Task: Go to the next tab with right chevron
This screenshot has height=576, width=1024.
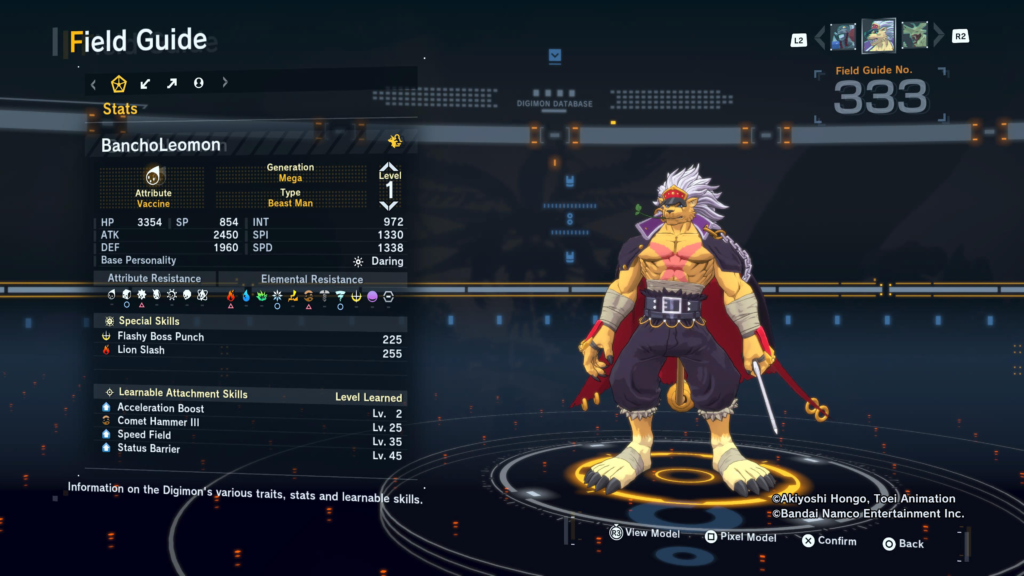Action: (x=225, y=83)
